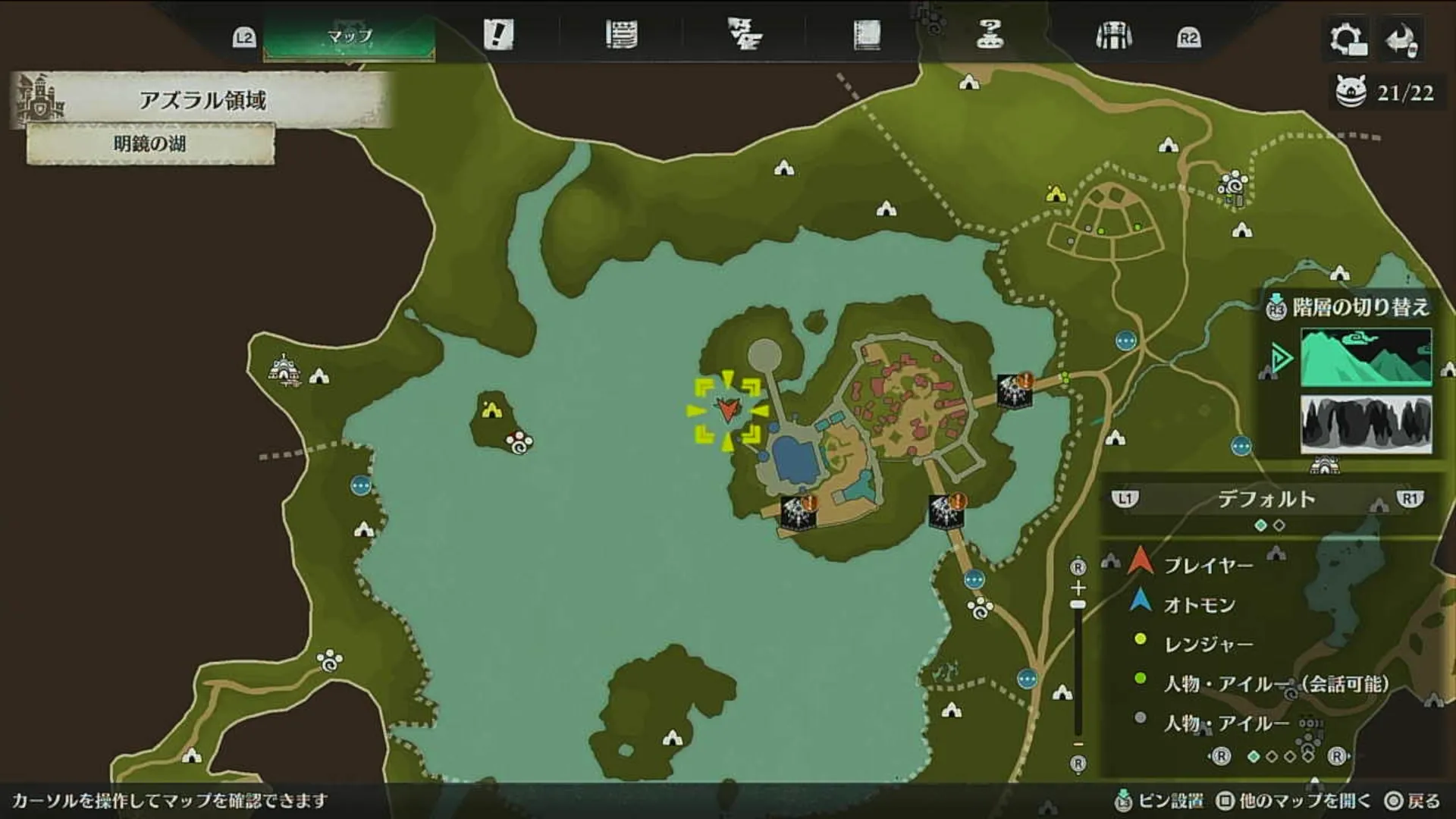Select the レンジャー legend entry
This screenshot has width=1456, height=819.
coord(1208,644)
